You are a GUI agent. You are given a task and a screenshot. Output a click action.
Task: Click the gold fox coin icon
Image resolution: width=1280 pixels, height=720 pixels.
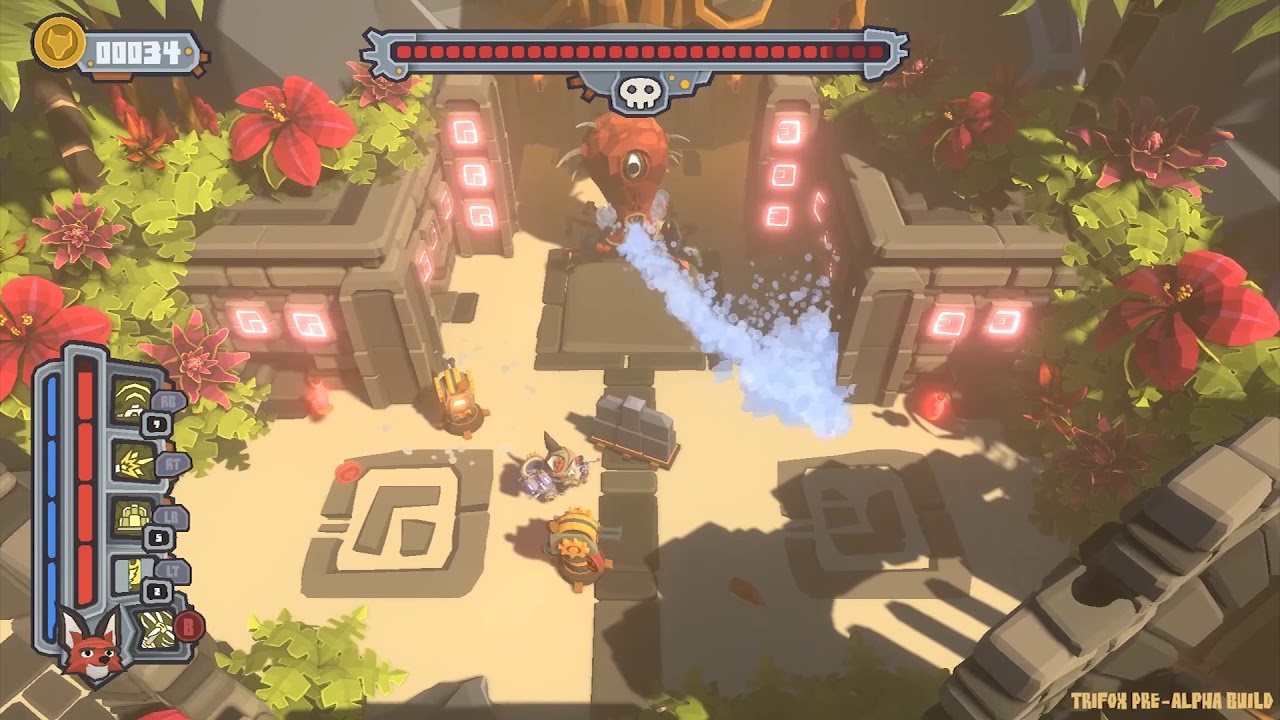57,43
